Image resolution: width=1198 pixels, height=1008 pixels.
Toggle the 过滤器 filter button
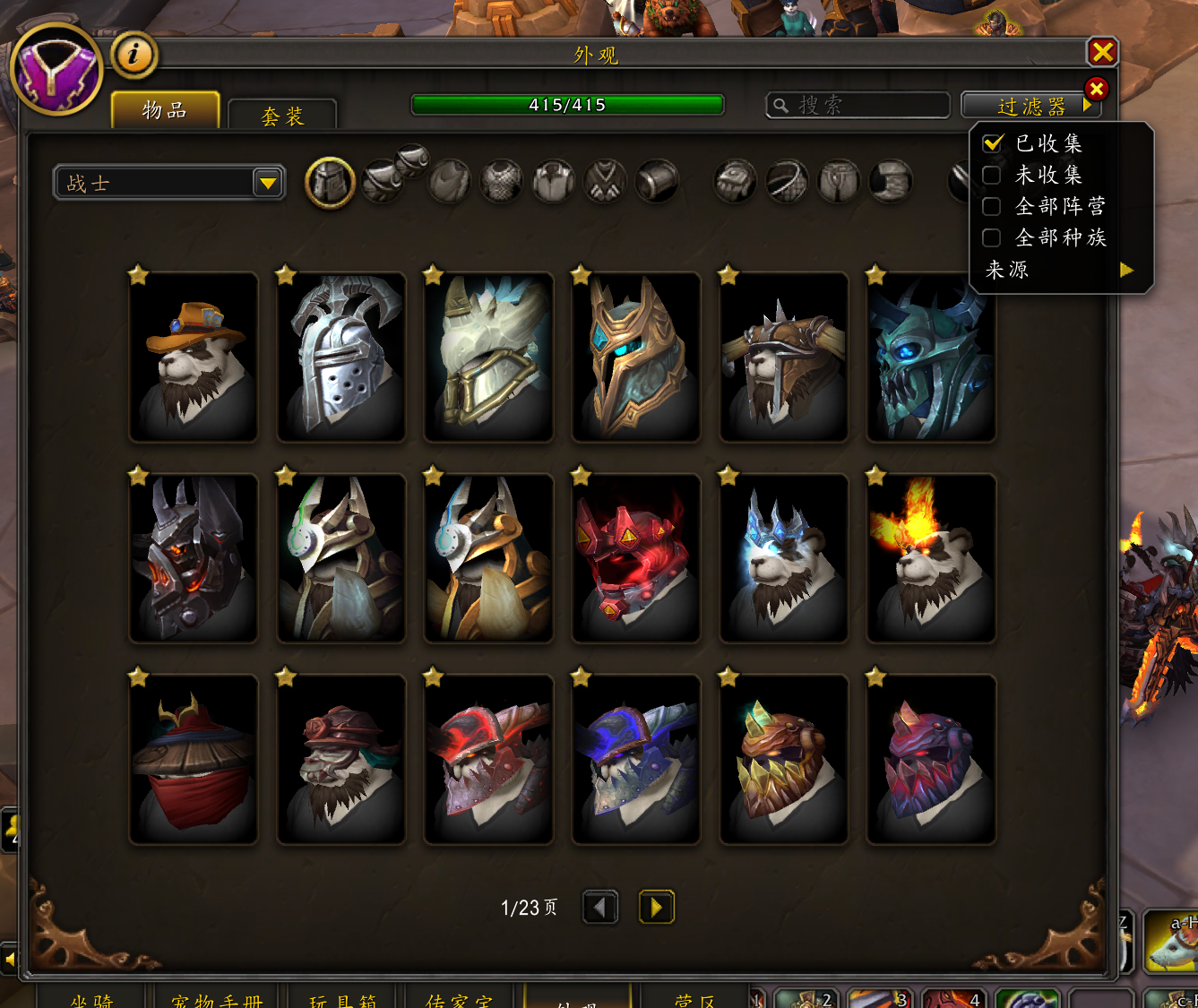(1030, 107)
